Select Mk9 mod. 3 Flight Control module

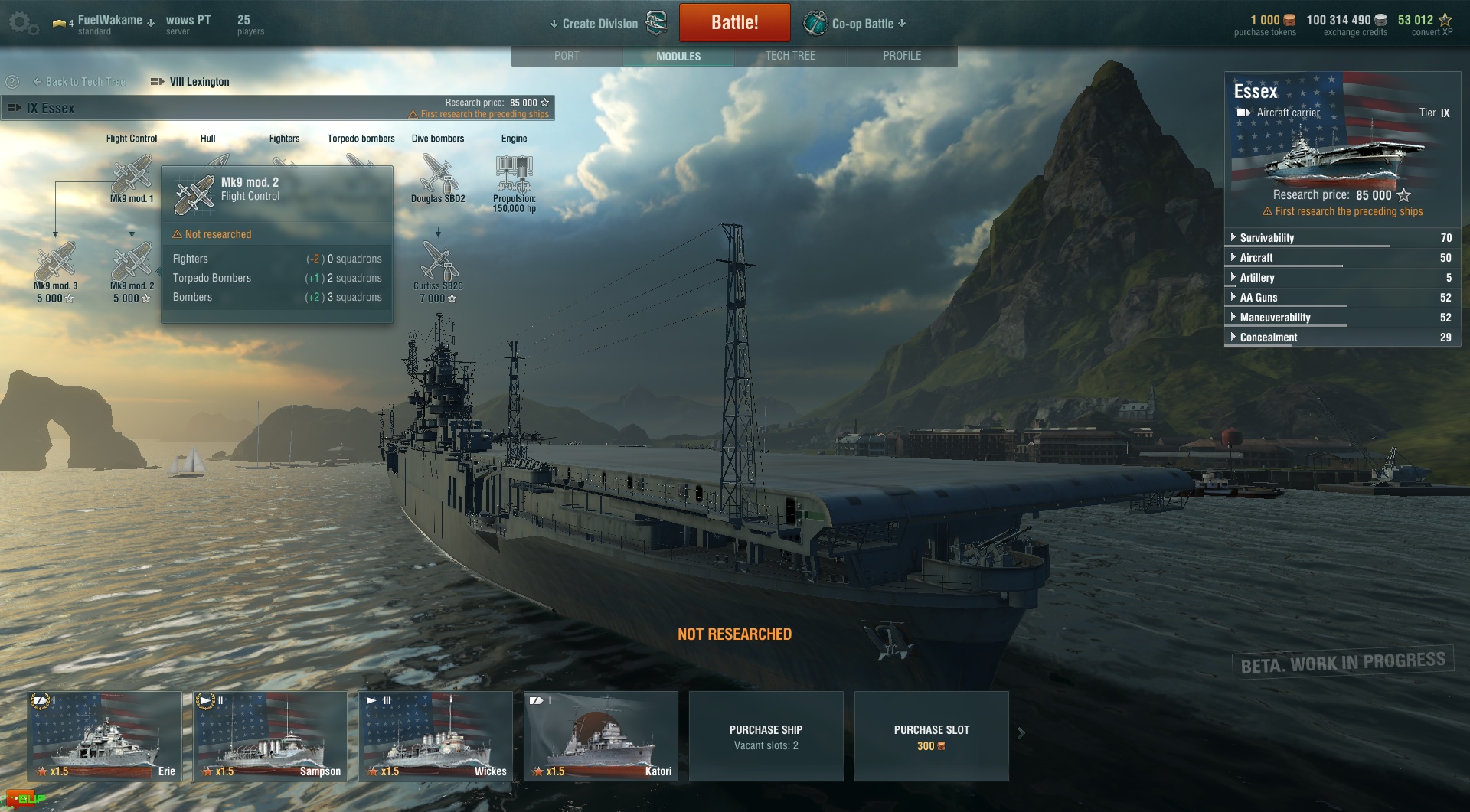(55, 263)
